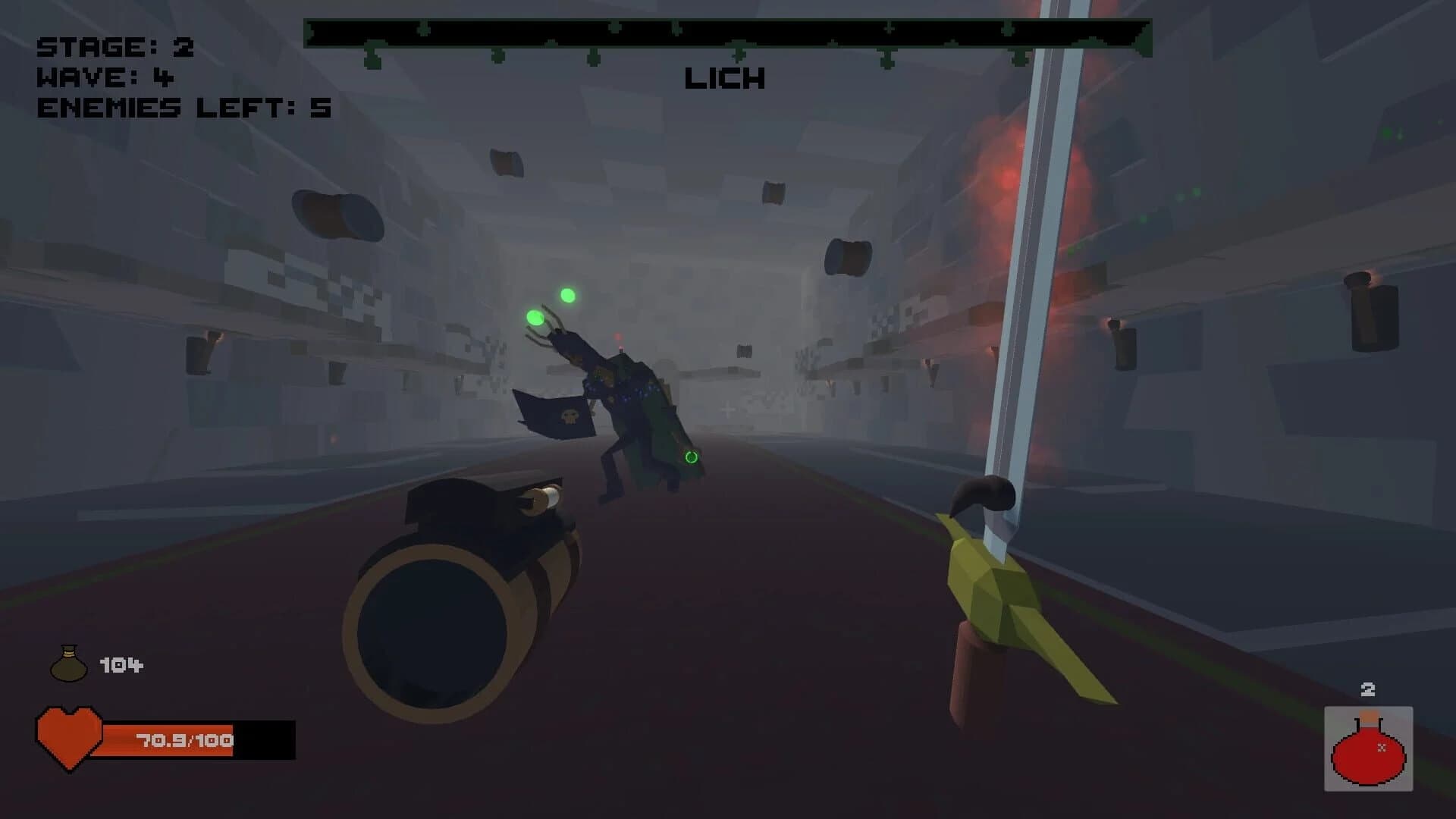The height and width of the screenshot is (819, 1456).
Task: Click the gold coin count showing 104
Action: pos(121,663)
